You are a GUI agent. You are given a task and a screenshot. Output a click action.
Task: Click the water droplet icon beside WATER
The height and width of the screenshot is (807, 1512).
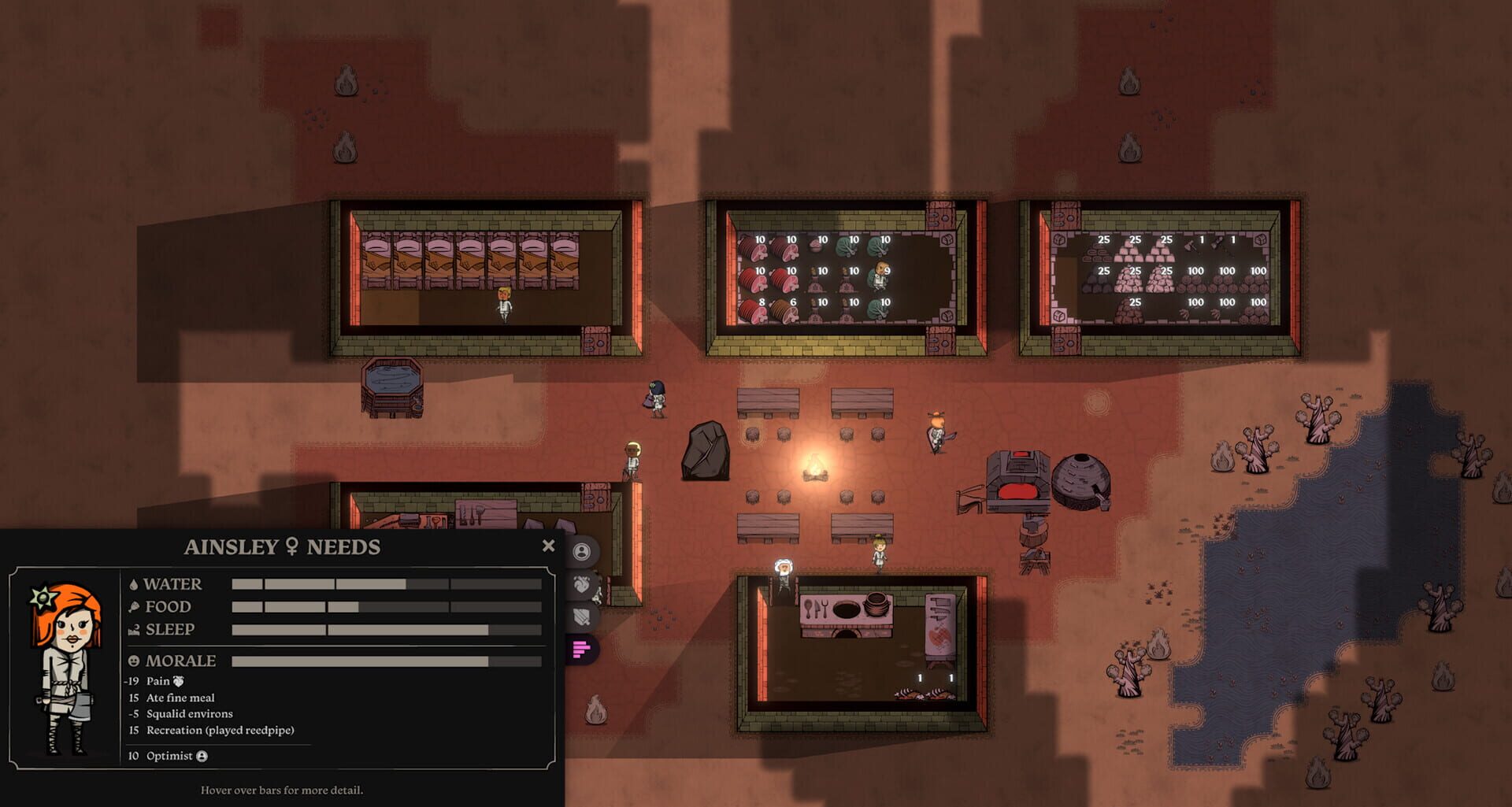(x=135, y=583)
